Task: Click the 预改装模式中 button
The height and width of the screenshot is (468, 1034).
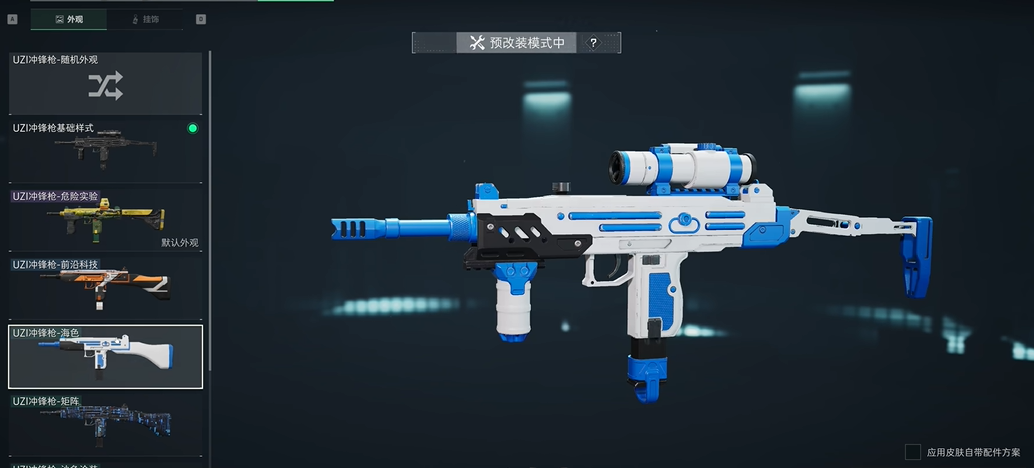Action: [516, 43]
